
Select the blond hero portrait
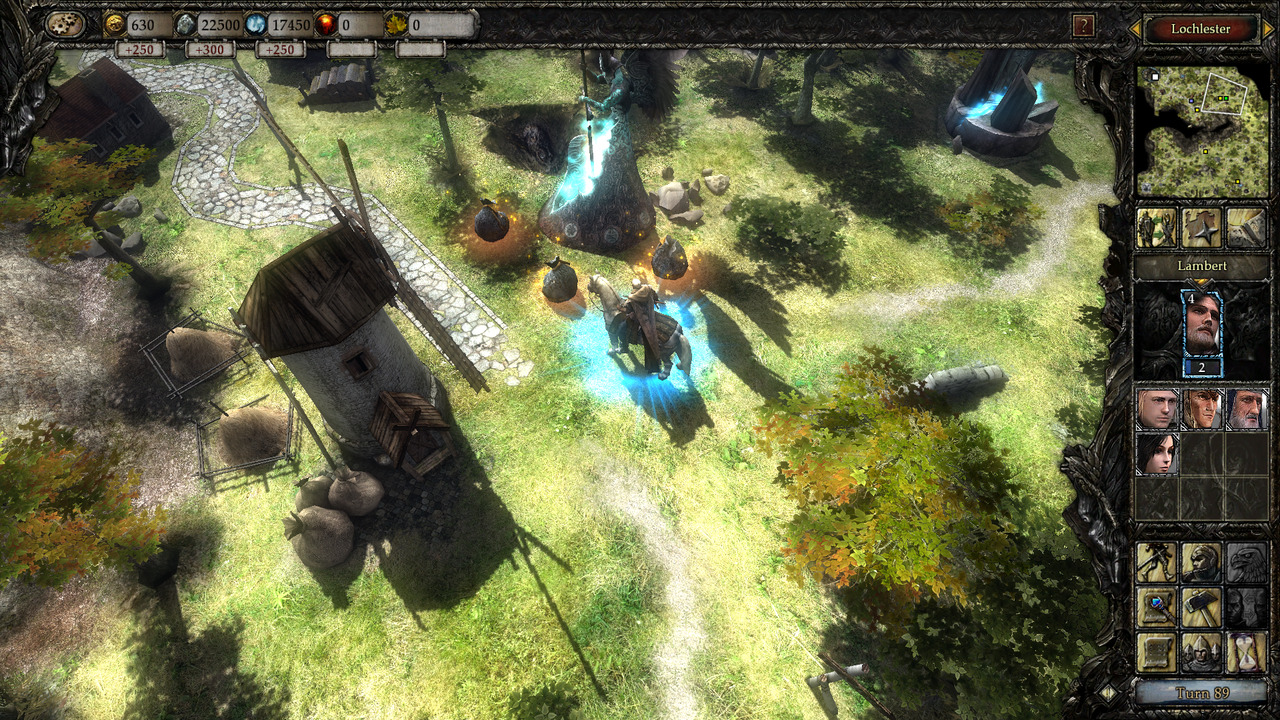pyautogui.click(x=1156, y=409)
